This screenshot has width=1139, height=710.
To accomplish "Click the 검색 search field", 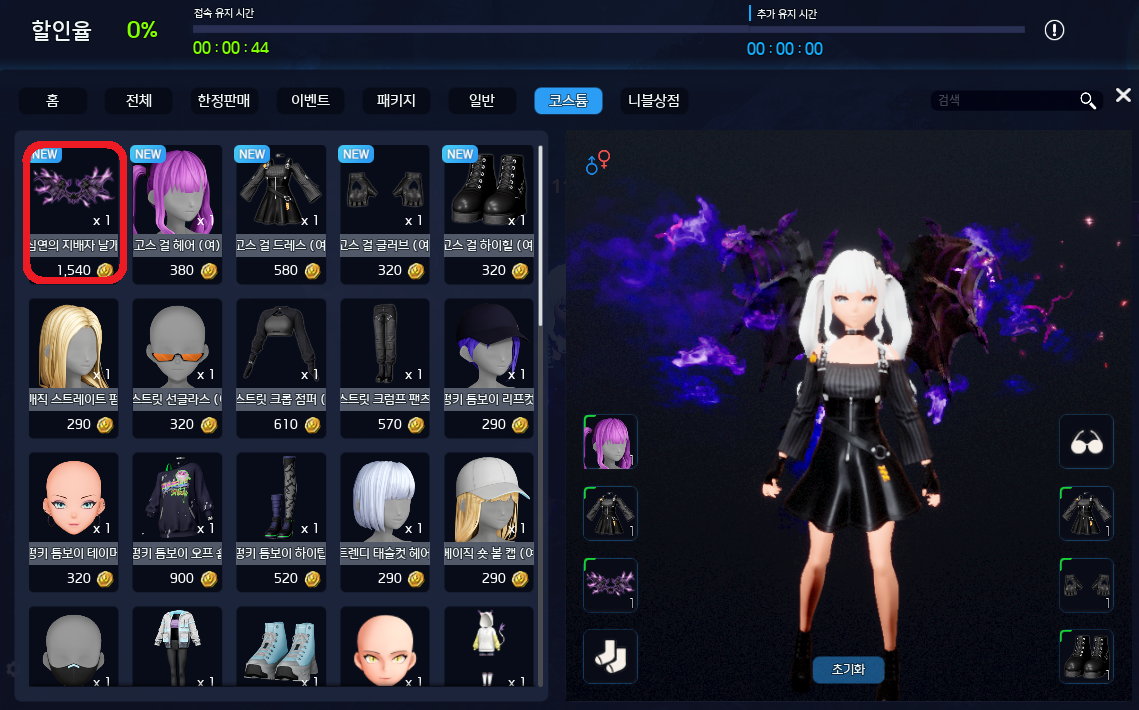I will pyautogui.click(x=1003, y=101).
